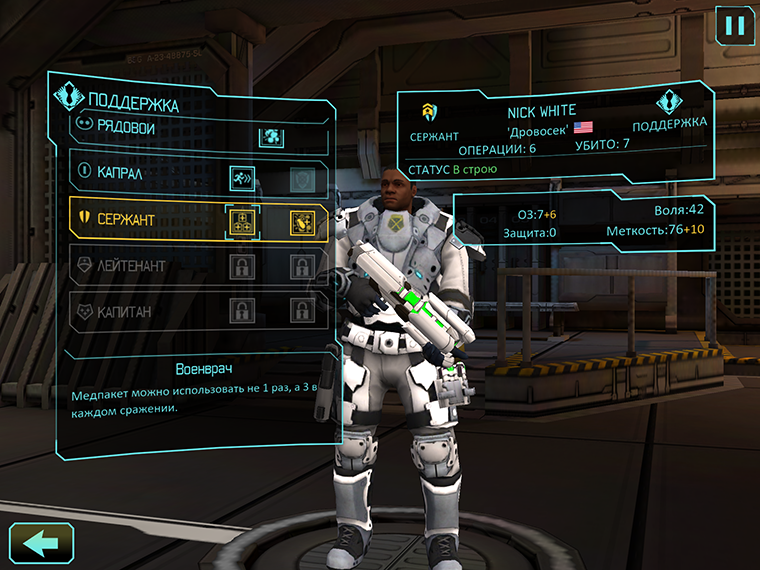Open the Лейтенант rank row
Viewport: 760px width, 570px height.
pos(130,266)
